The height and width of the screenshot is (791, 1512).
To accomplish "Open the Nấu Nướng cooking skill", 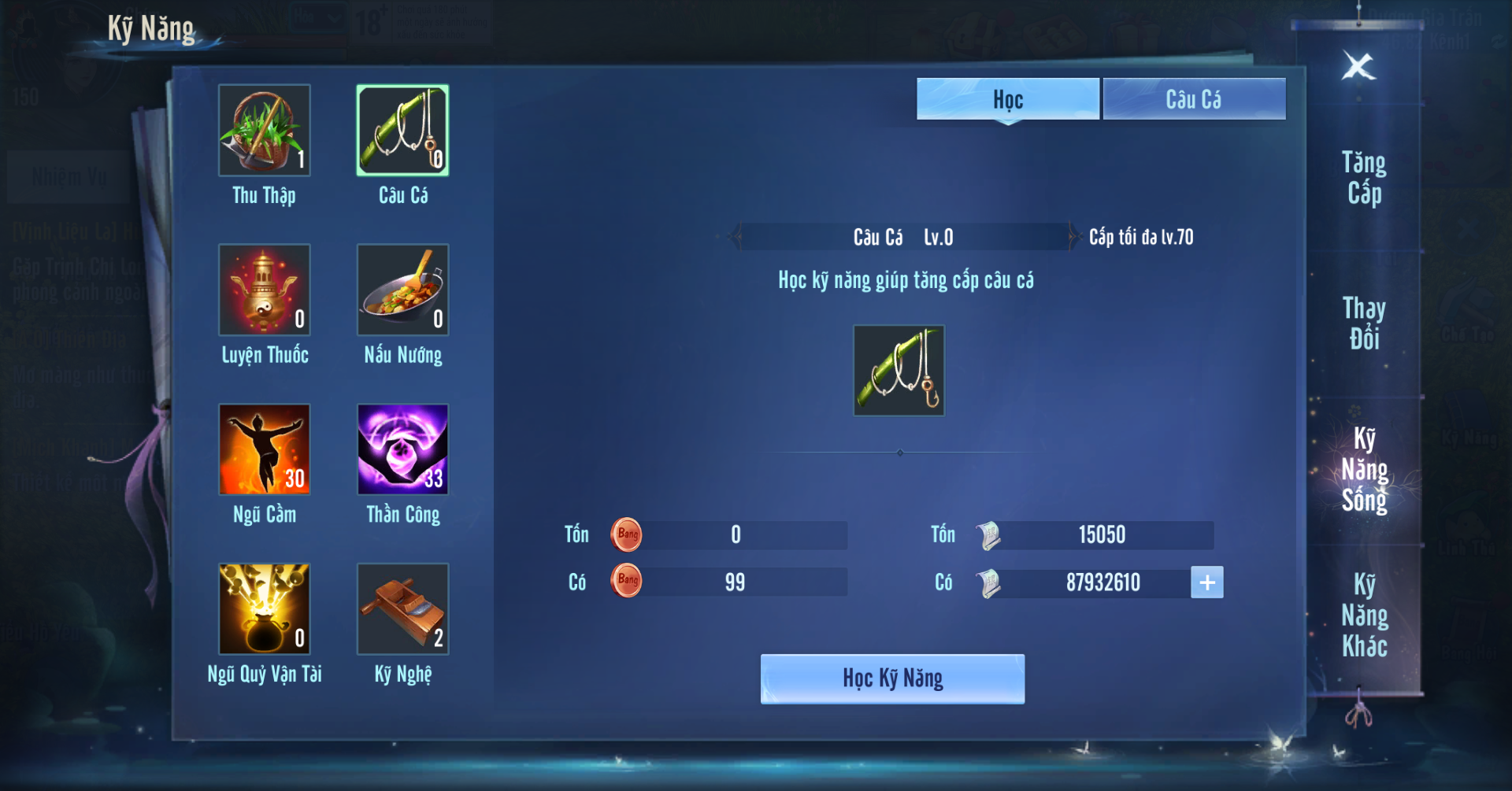I will 402,290.
